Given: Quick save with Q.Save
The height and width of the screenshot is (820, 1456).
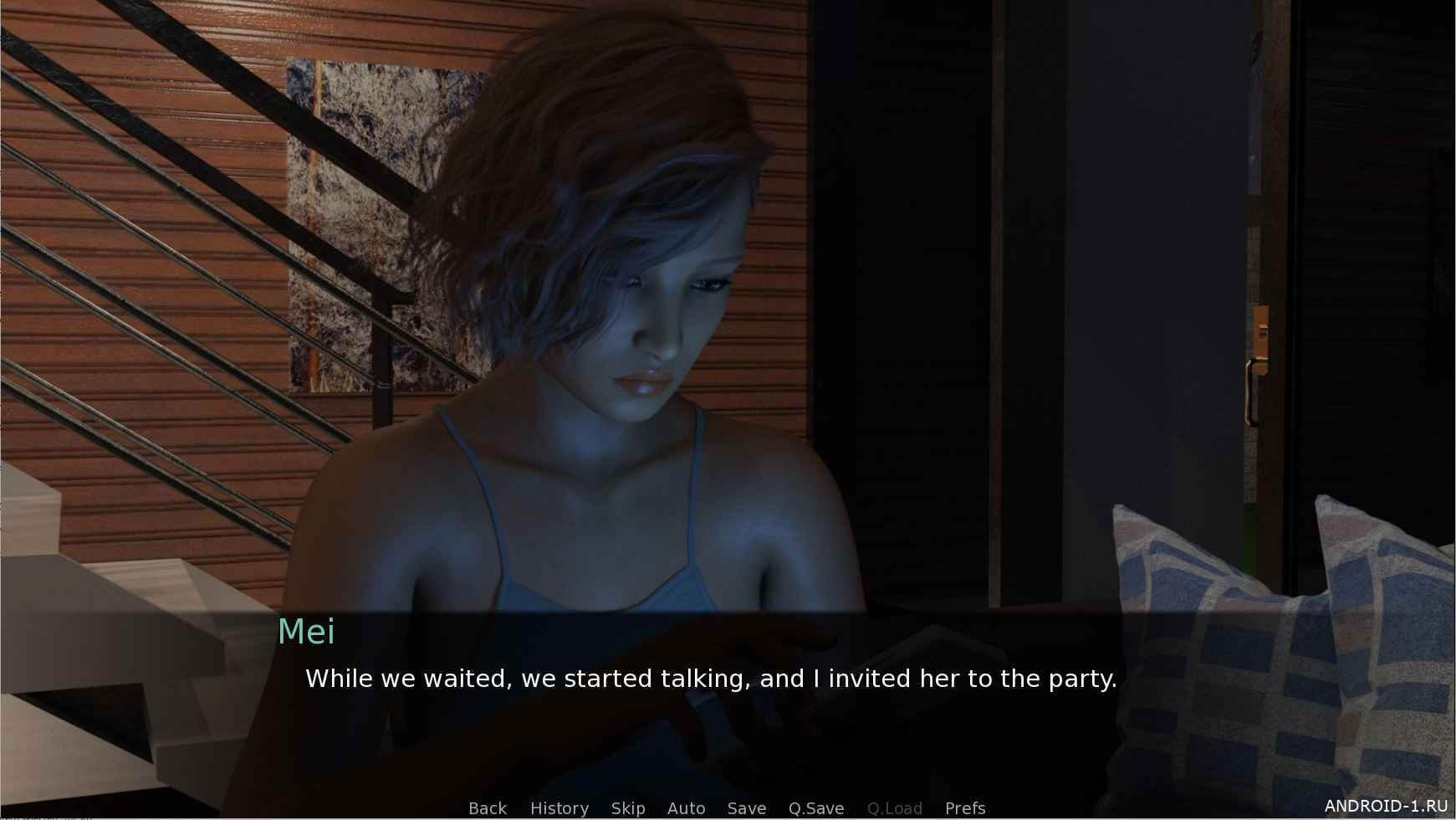Looking at the screenshot, I should tap(815, 808).
